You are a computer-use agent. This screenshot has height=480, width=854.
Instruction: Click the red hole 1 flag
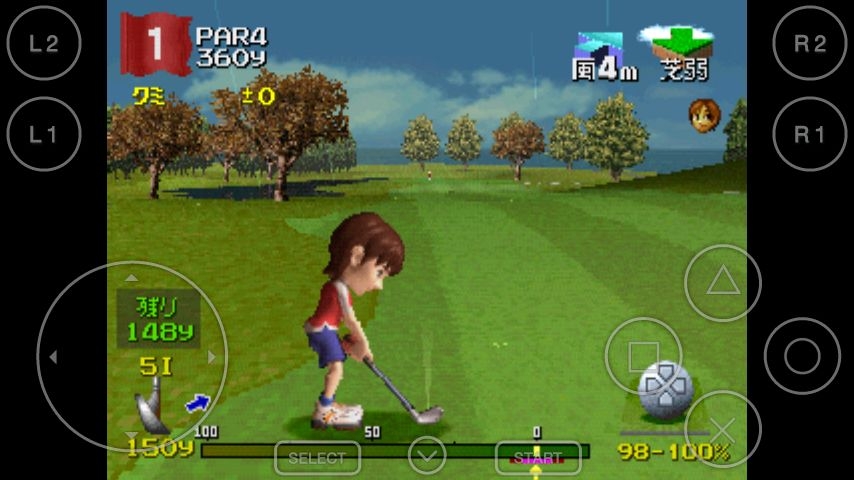click(155, 43)
